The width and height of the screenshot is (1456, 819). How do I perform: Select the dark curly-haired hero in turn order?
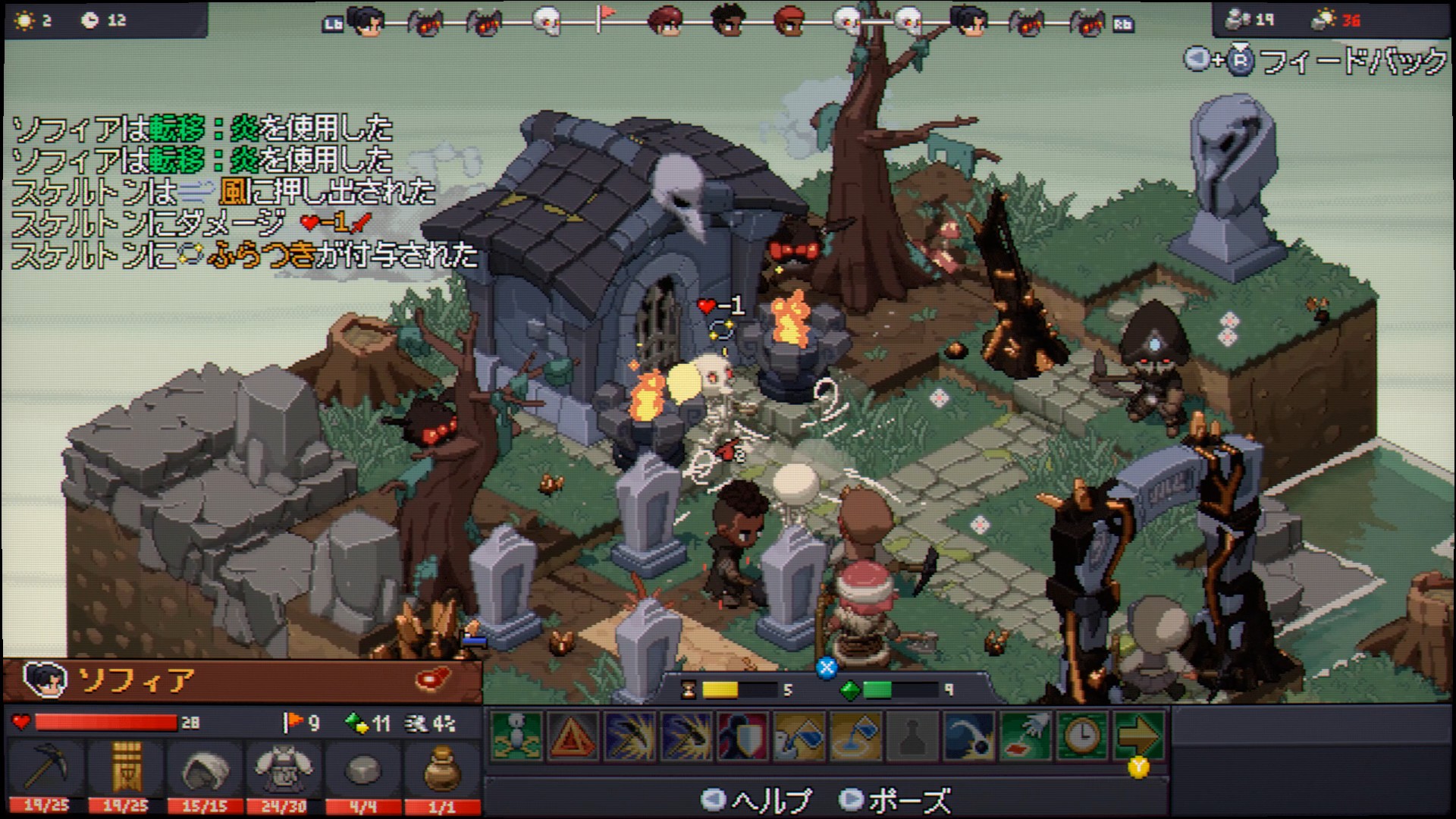[728, 22]
